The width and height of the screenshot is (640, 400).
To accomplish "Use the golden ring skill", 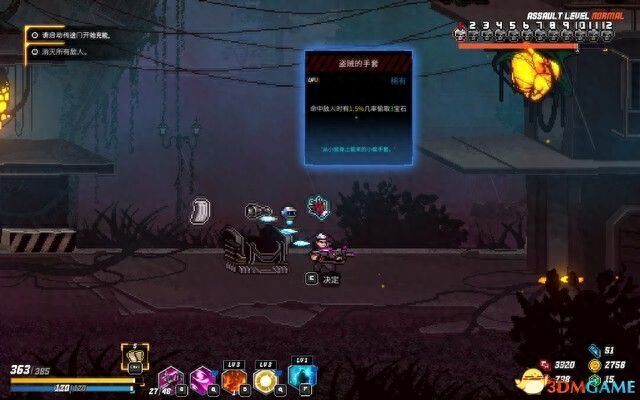I will (x=266, y=380).
